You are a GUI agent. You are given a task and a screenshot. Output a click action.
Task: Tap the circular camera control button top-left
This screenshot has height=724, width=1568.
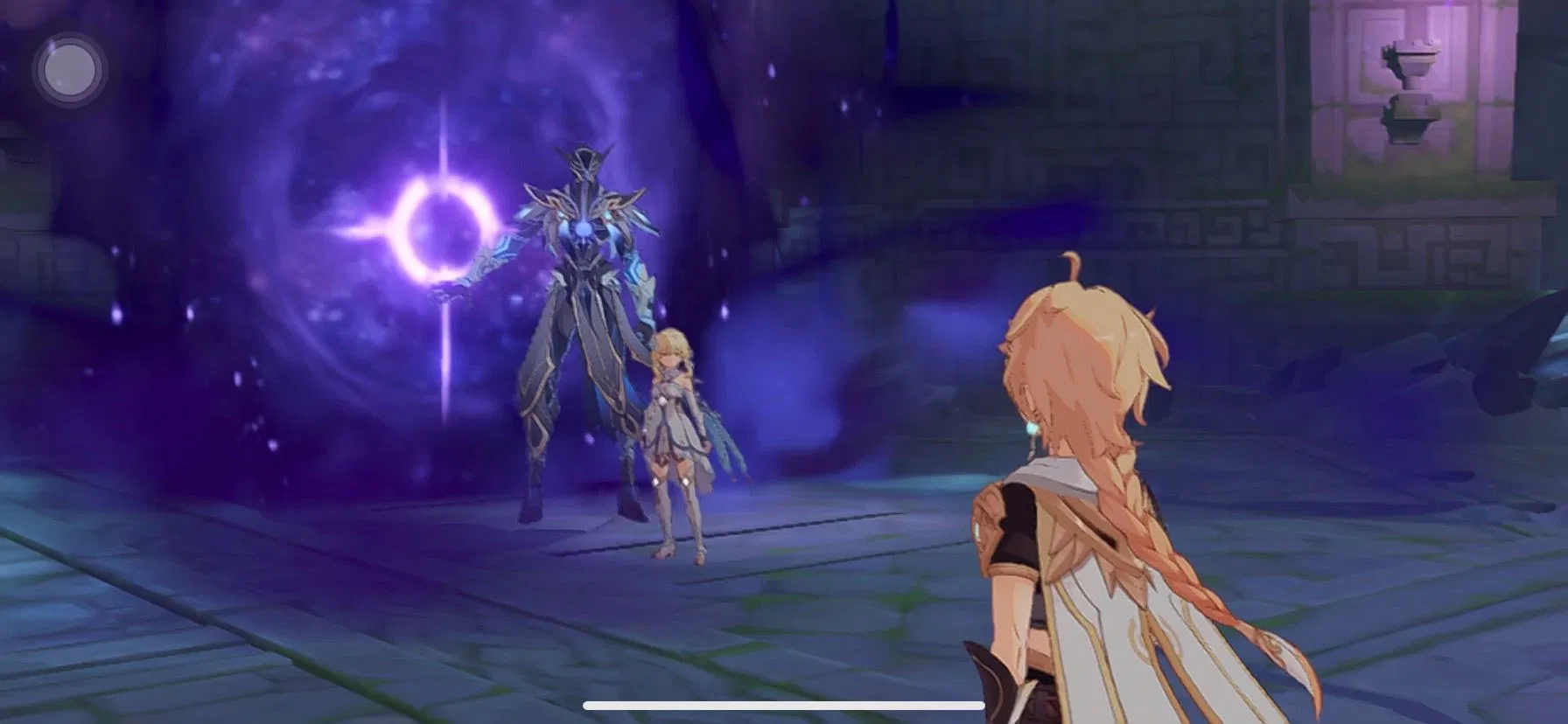[x=70, y=70]
